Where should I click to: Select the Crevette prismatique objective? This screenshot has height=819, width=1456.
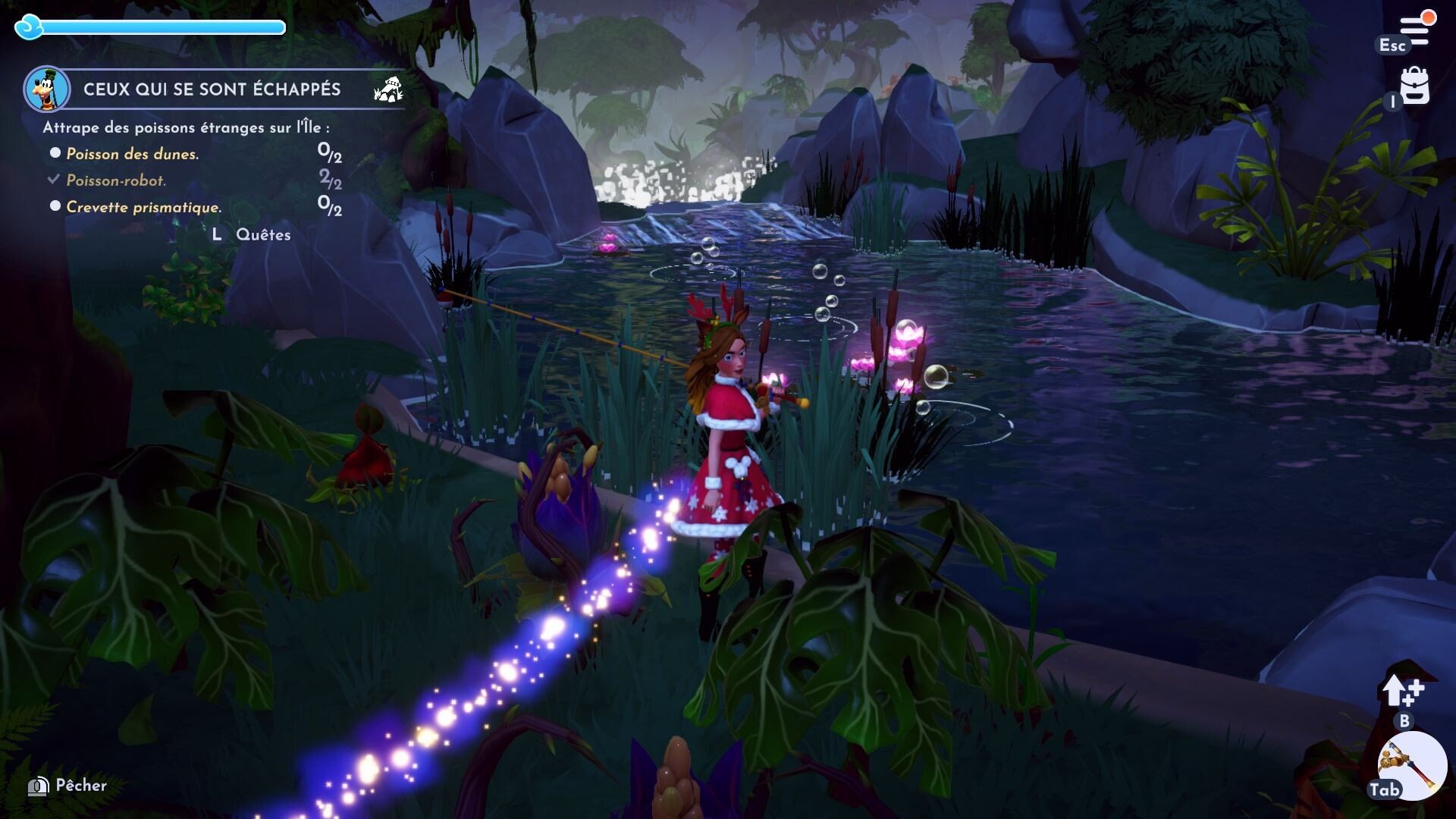click(x=143, y=207)
